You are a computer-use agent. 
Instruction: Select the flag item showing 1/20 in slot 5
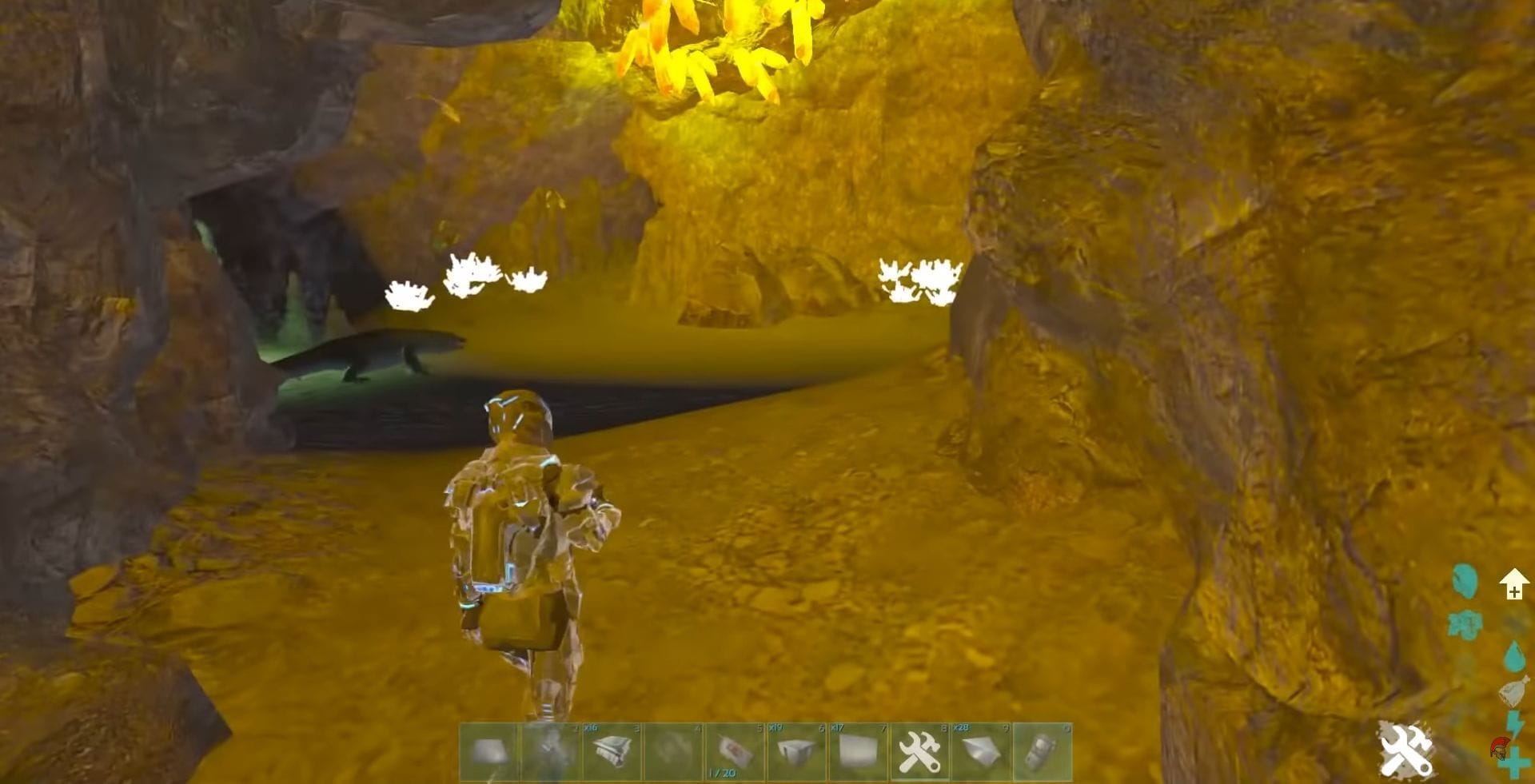[x=732, y=750]
